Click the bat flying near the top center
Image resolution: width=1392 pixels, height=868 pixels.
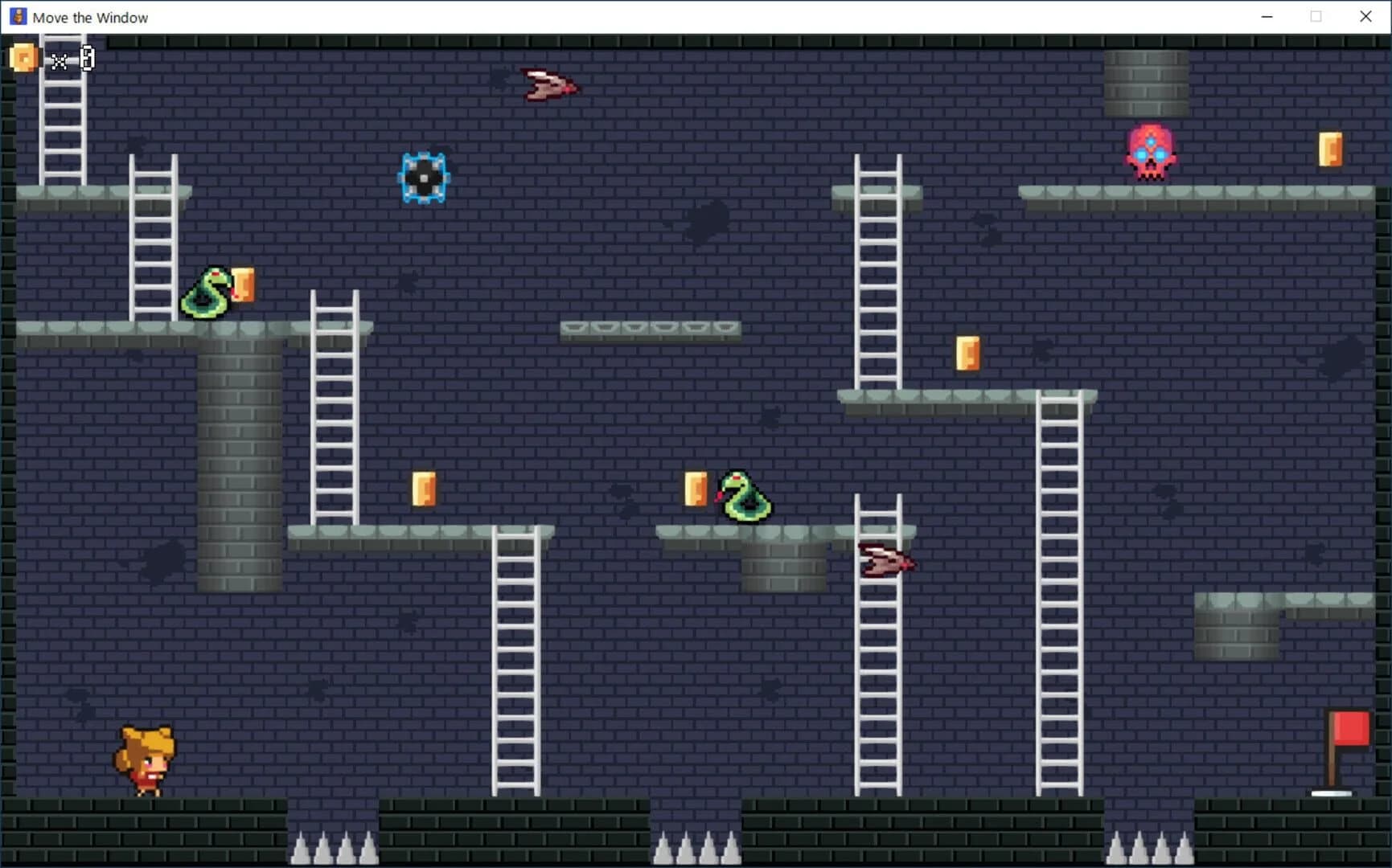[549, 85]
